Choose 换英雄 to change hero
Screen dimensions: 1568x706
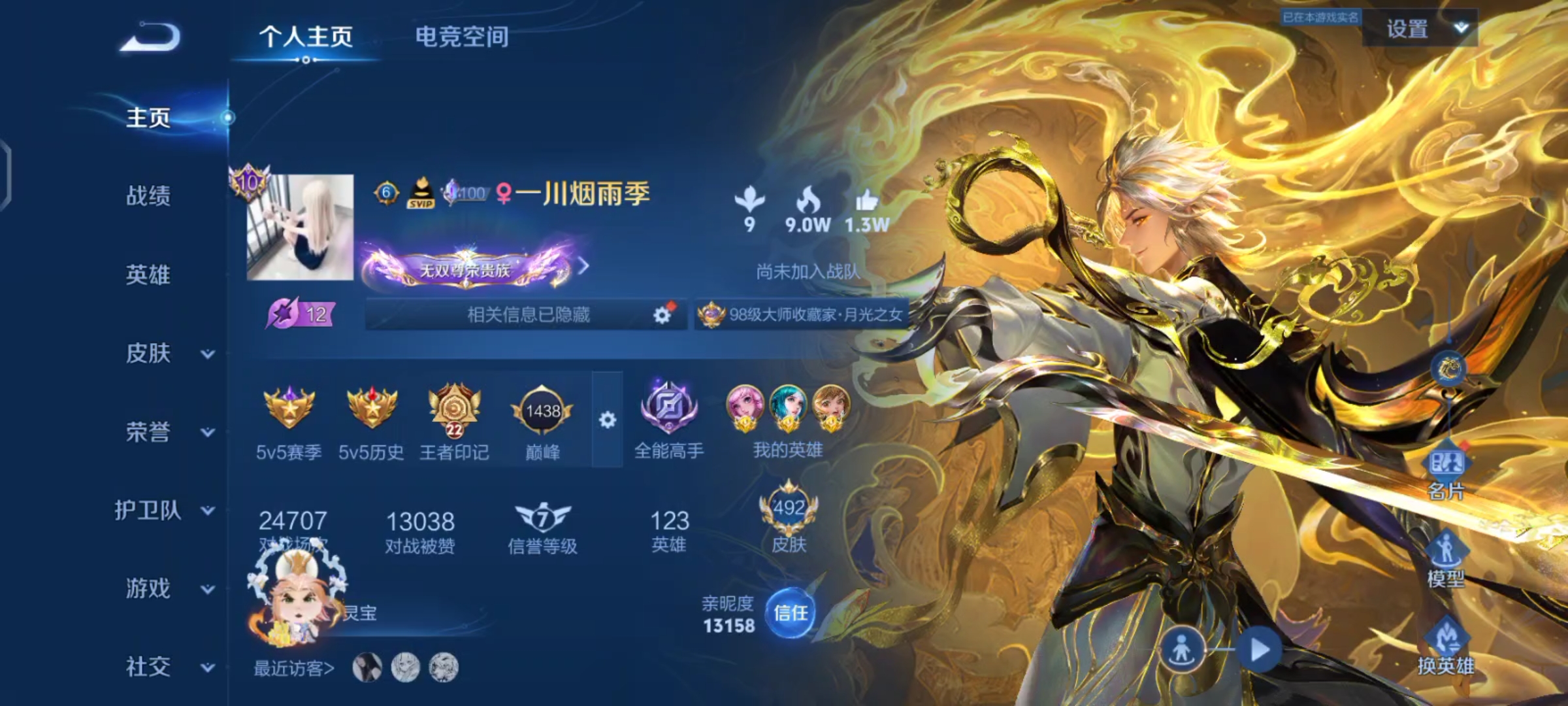pyautogui.click(x=1446, y=646)
